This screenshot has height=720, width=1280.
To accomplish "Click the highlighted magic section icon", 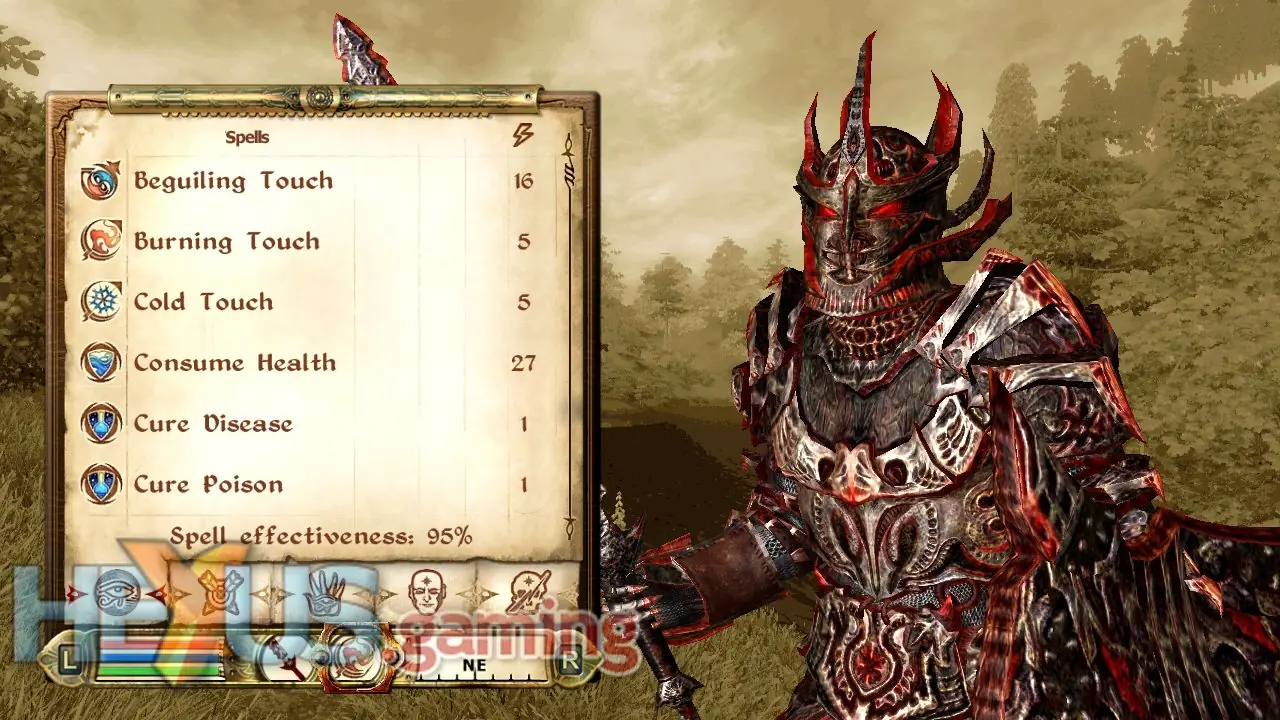I will click(x=357, y=662).
